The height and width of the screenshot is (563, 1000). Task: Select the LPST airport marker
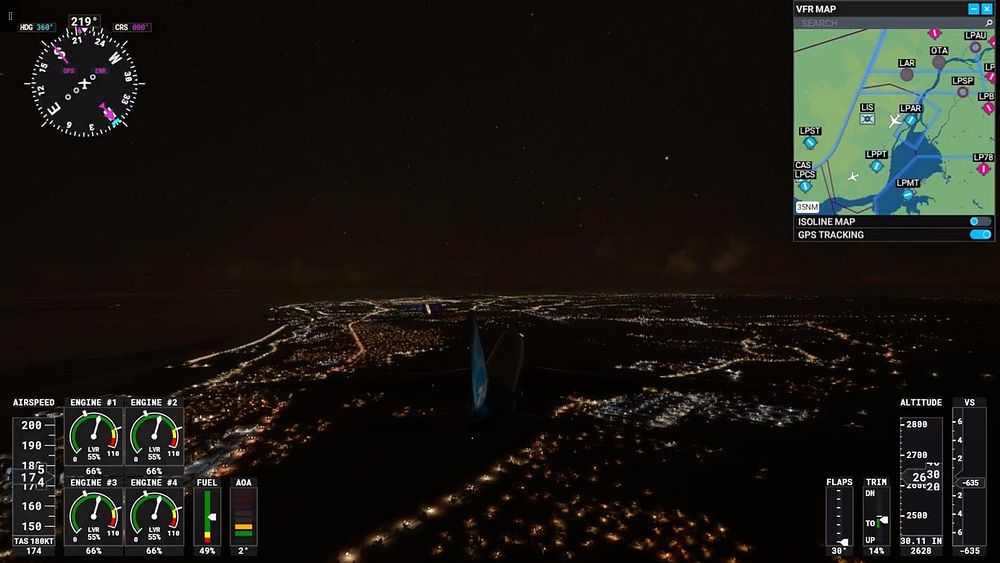[x=810, y=143]
